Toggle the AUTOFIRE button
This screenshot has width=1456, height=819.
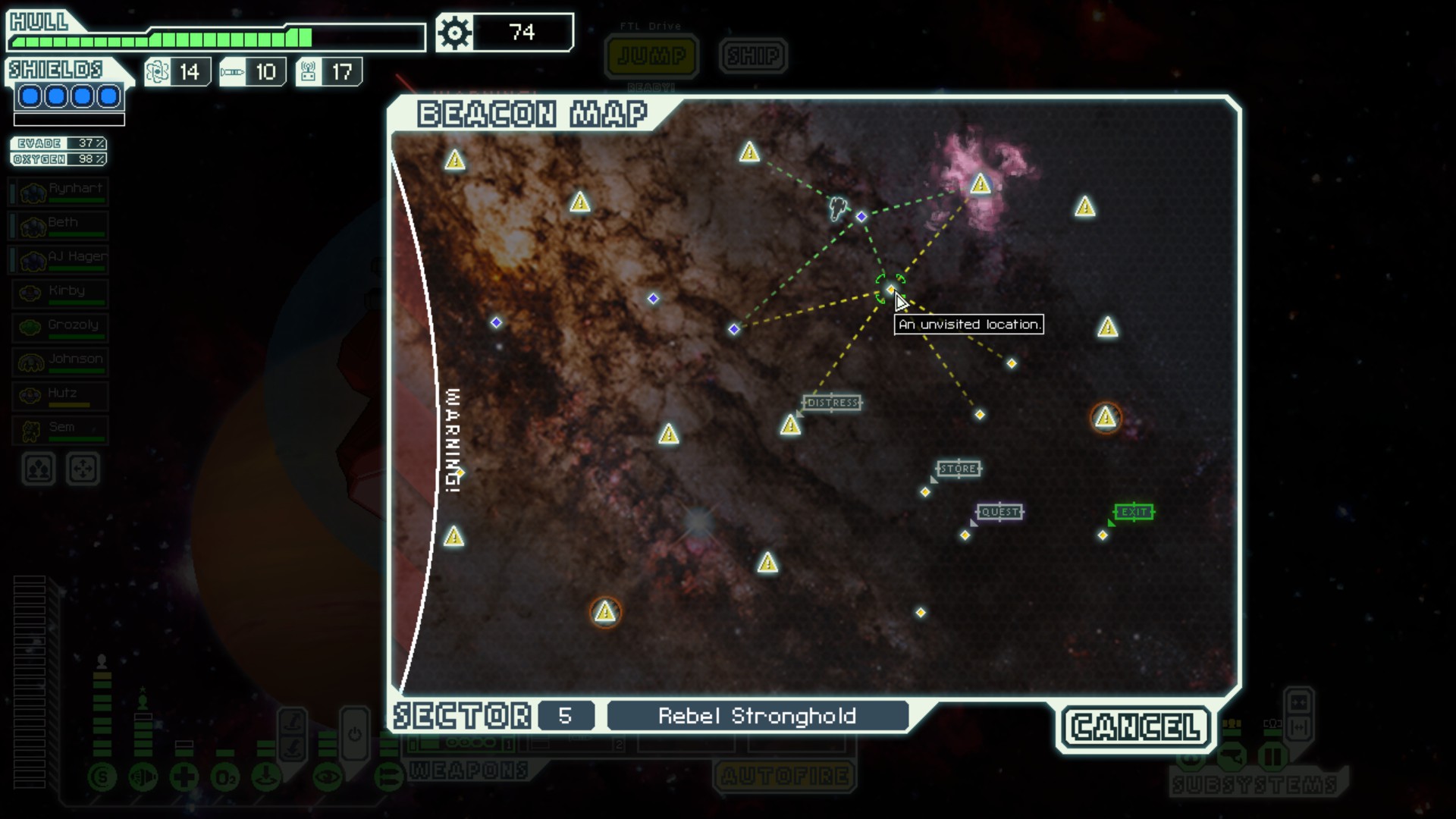click(784, 776)
